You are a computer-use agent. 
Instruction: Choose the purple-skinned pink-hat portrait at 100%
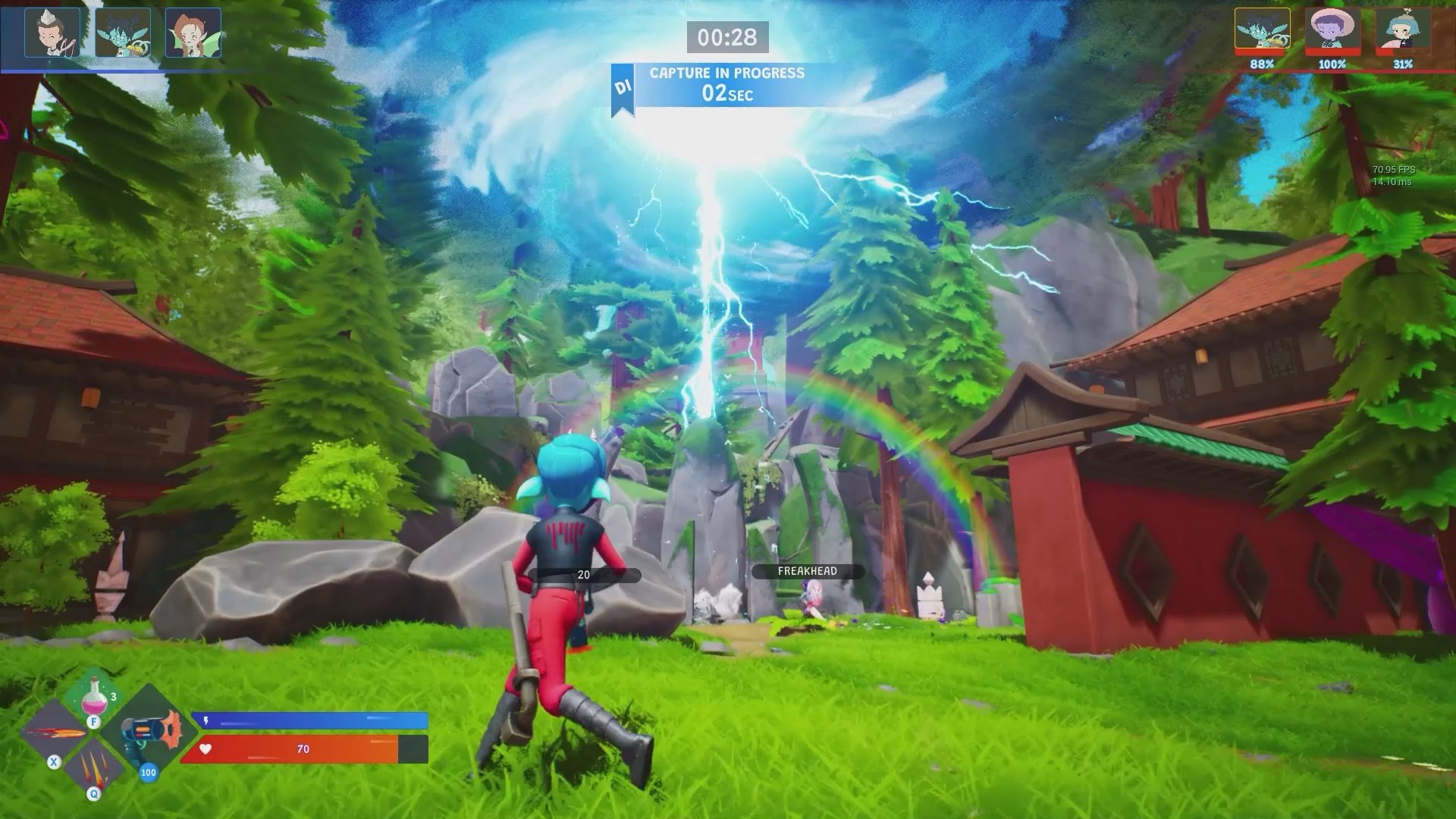click(1332, 30)
